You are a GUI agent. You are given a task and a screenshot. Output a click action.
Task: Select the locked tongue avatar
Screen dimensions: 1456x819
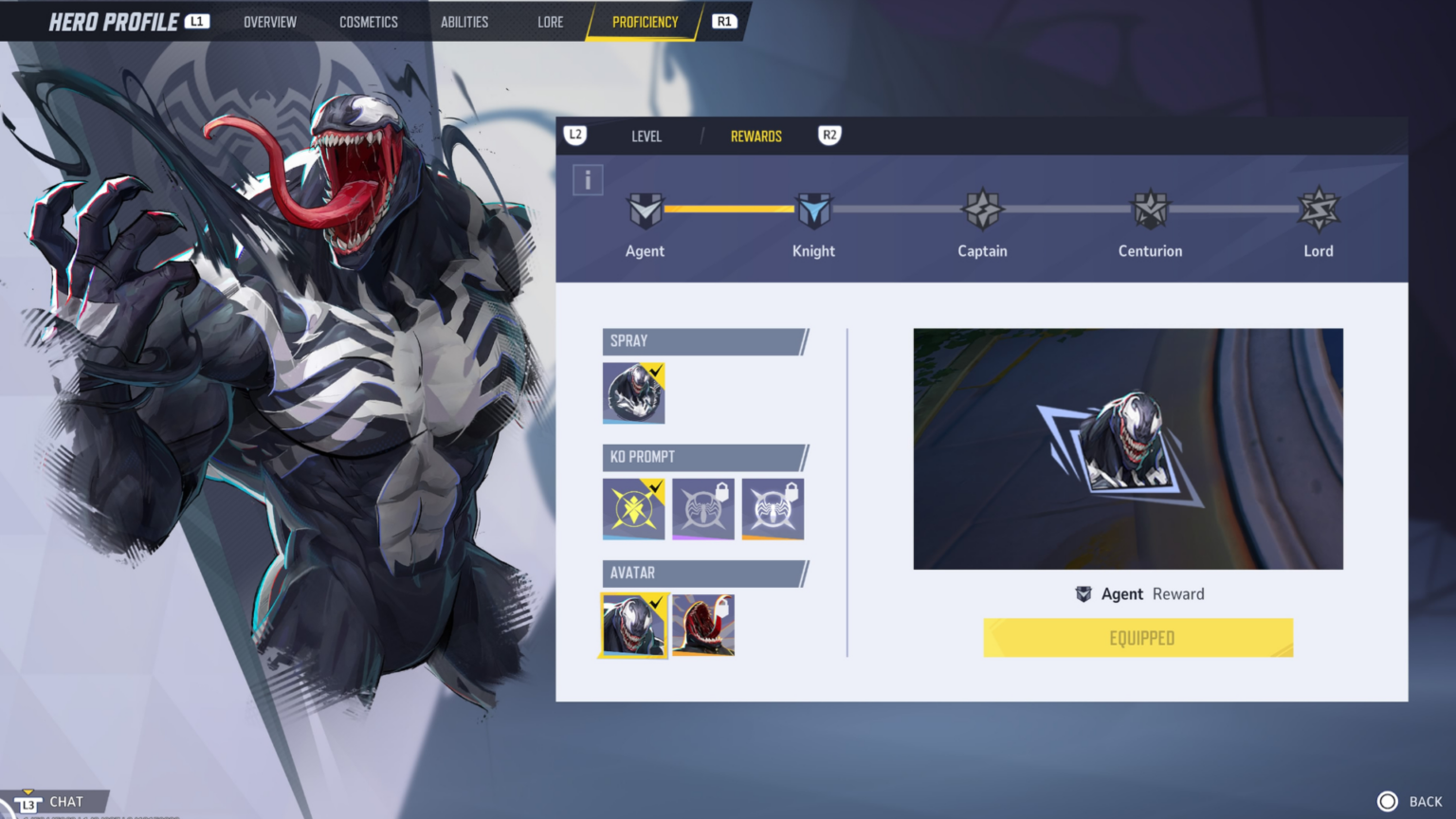(x=703, y=625)
